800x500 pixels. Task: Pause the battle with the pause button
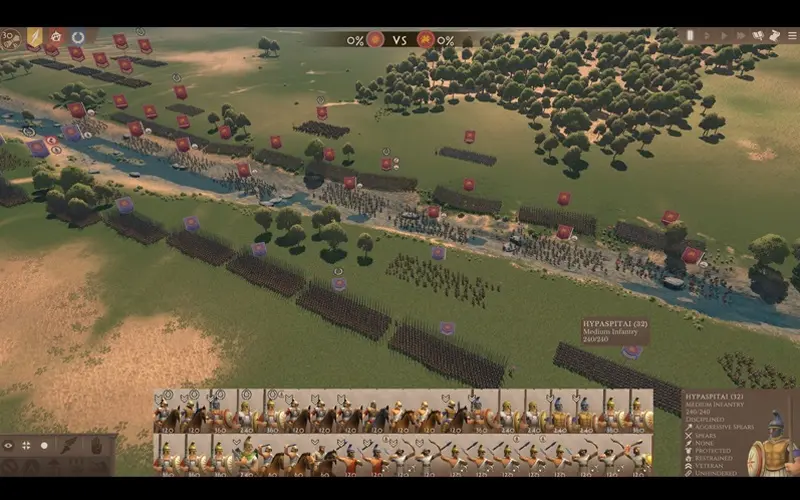(690, 36)
